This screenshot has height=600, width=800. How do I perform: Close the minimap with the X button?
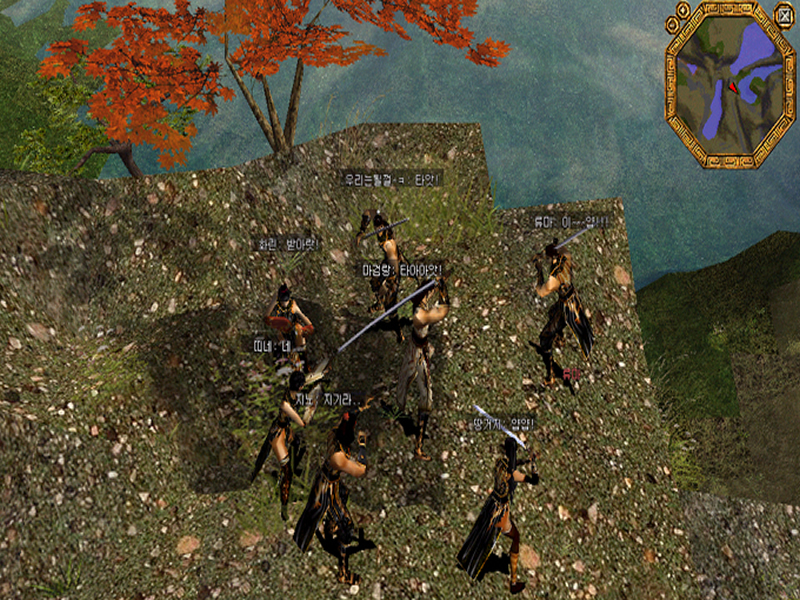pyautogui.click(x=783, y=13)
